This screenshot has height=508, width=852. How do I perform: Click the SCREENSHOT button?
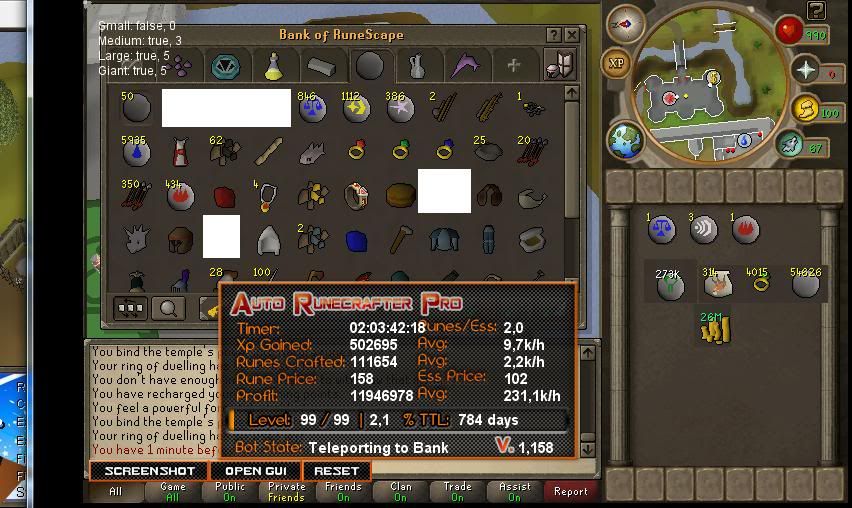[x=149, y=471]
